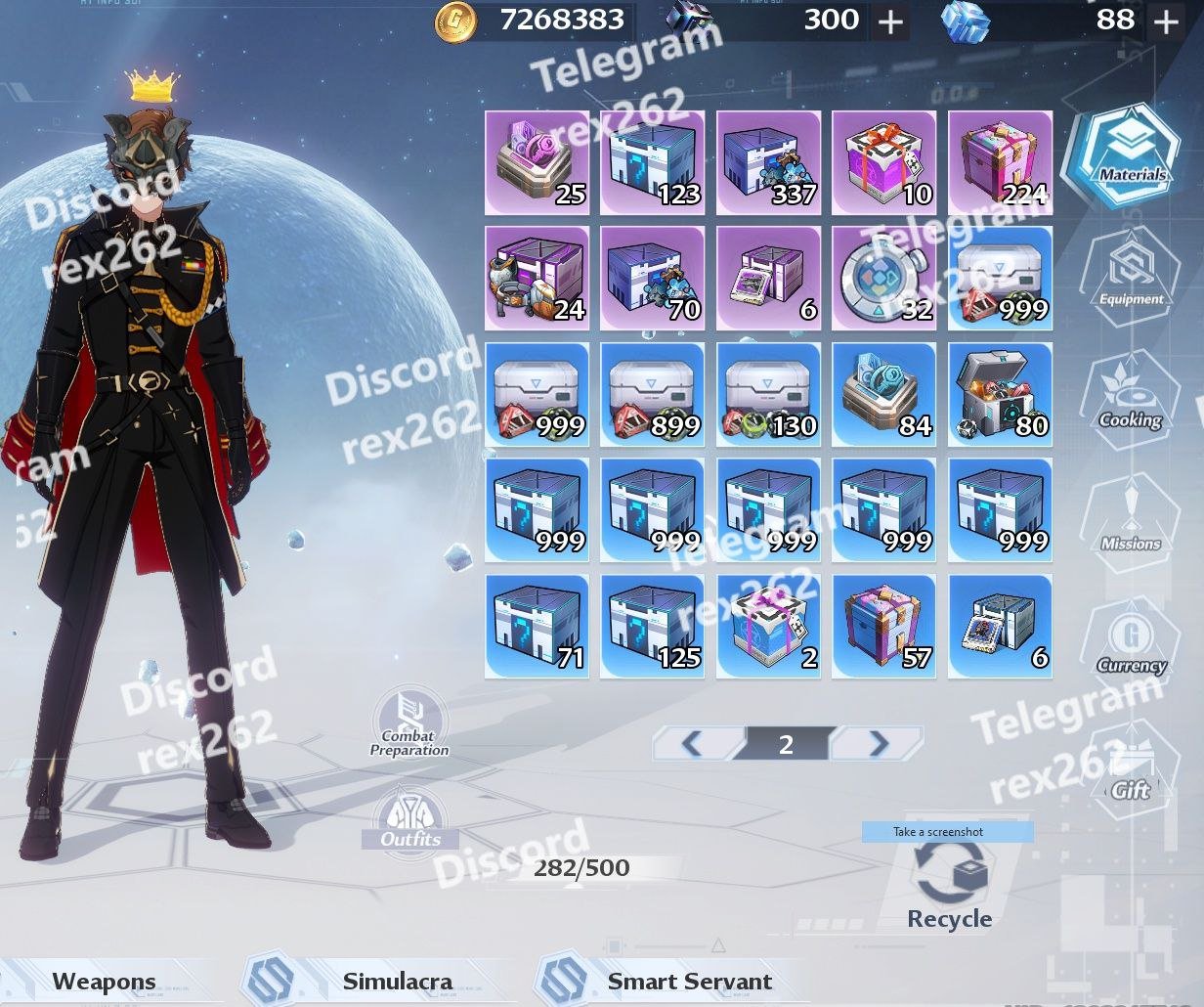Open the Gift tab
The height and width of the screenshot is (1007, 1204).
point(1131,767)
